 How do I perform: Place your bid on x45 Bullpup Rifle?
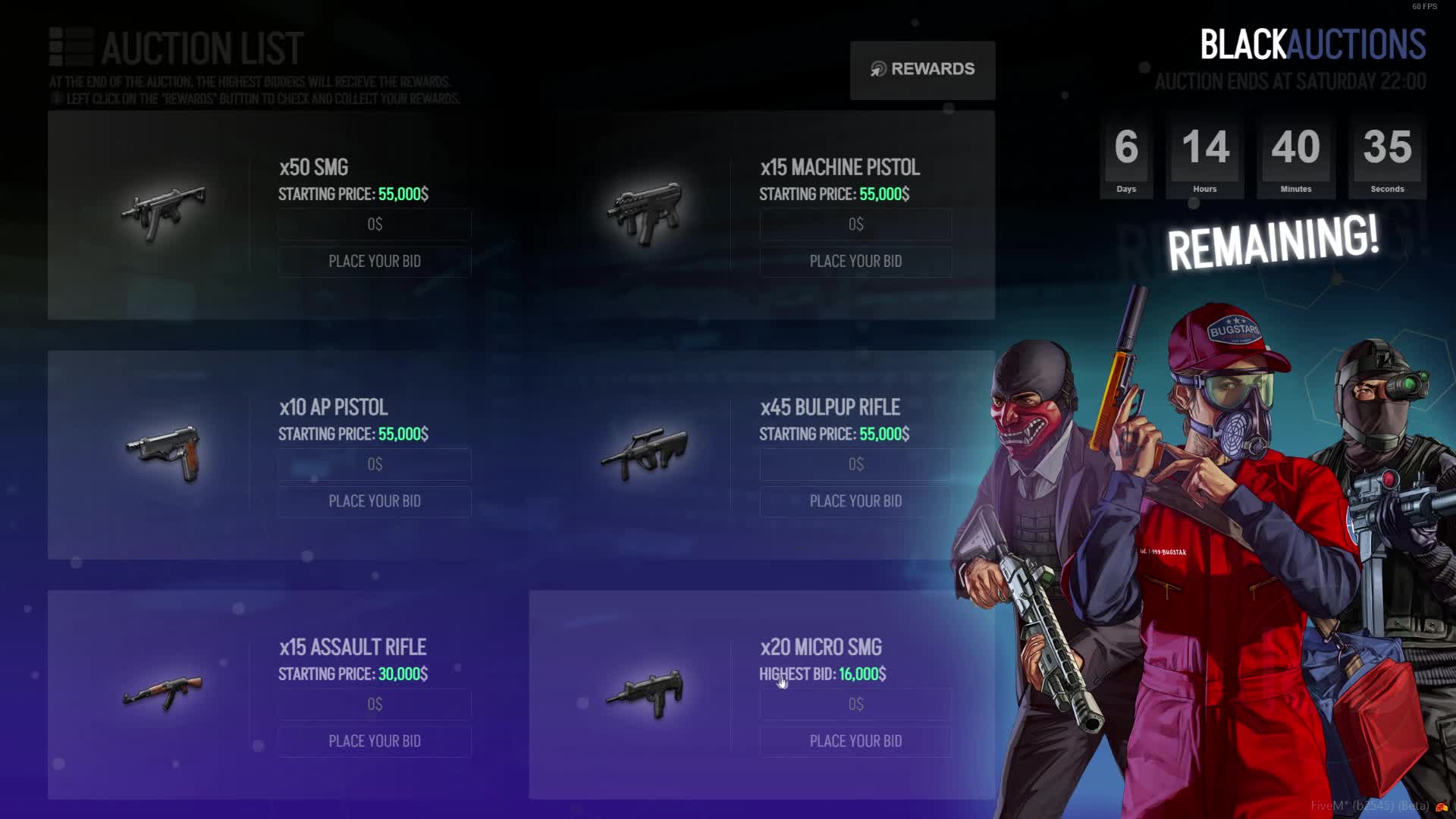point(855,501)
